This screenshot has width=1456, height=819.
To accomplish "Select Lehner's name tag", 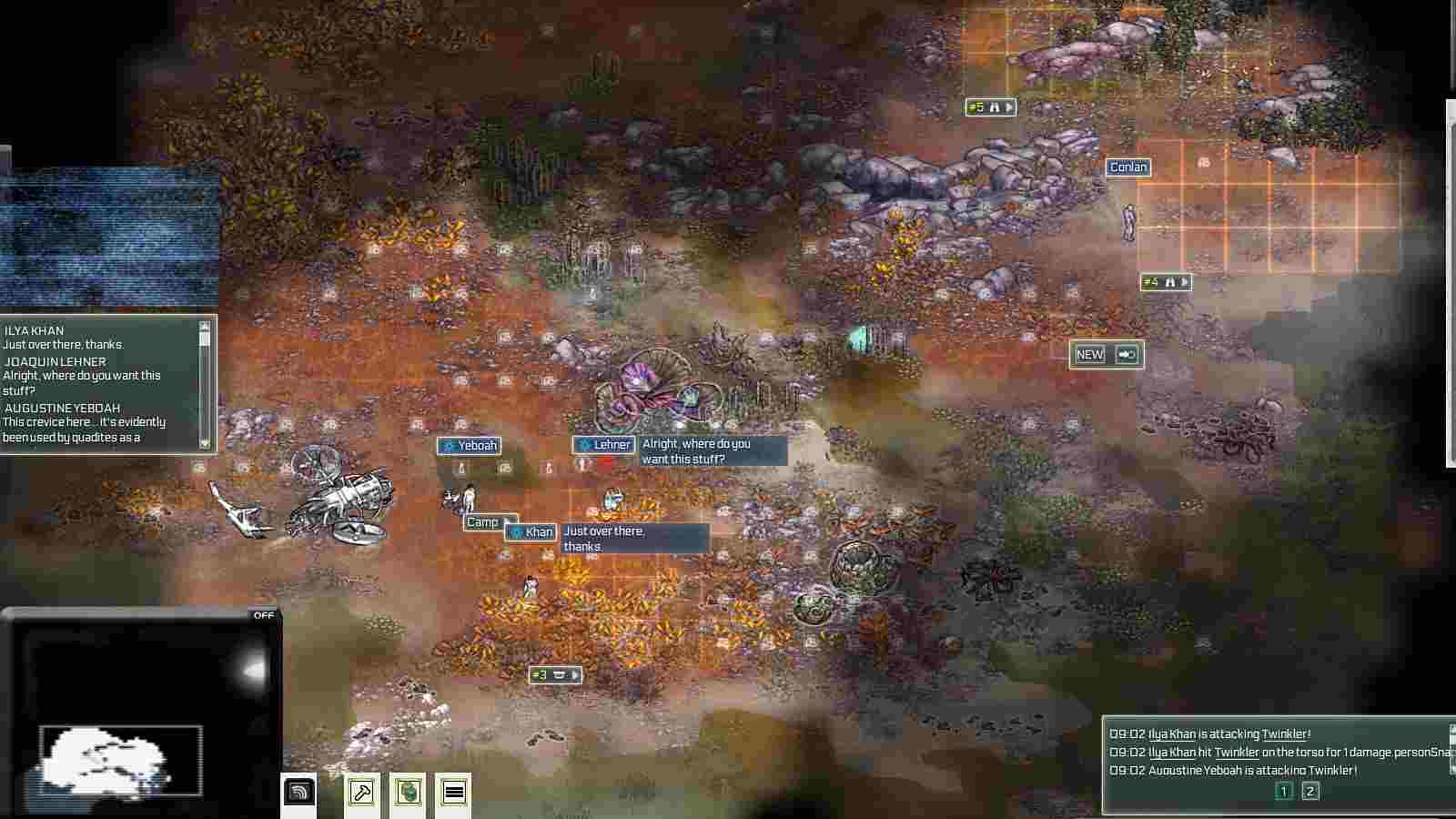I will coord(604,445).
